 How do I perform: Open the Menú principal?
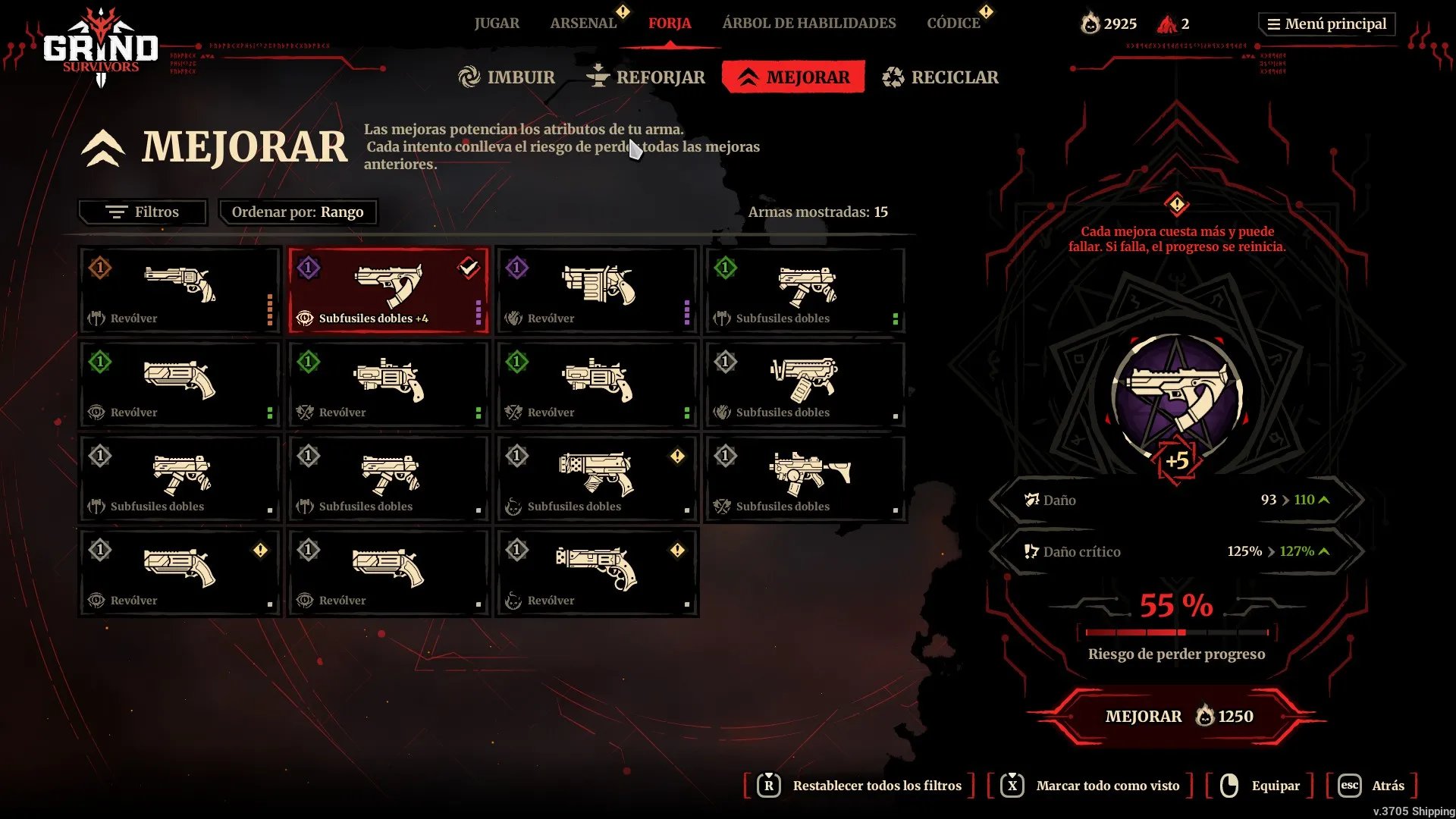[1327, 24]
